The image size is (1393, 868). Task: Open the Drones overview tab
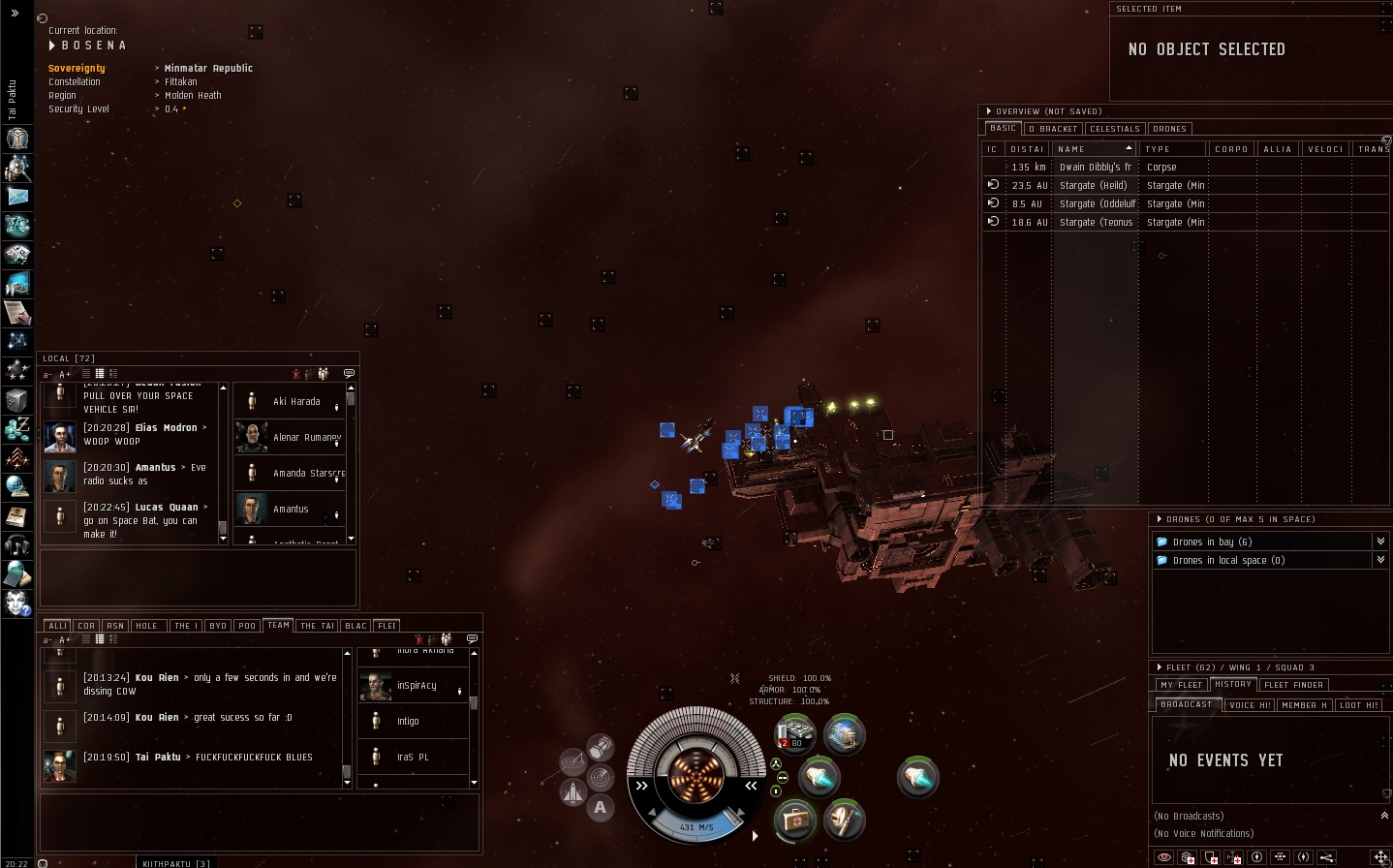pyautogui.click(x=1169, y=129)
